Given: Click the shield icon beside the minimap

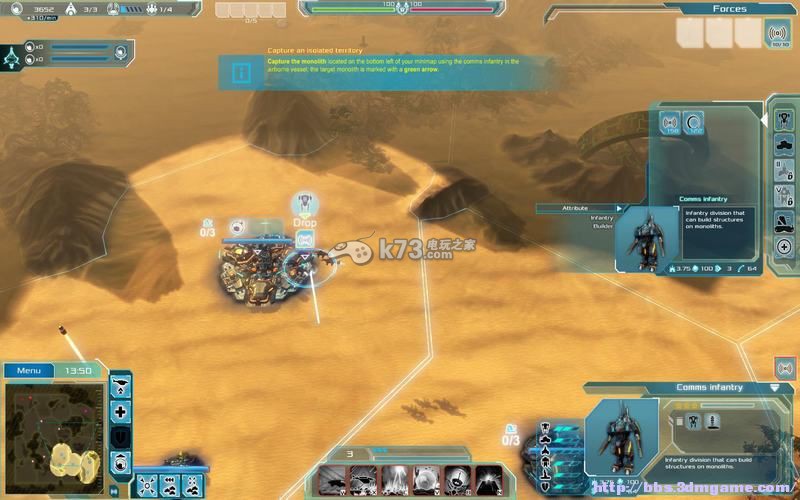Looking at the screenshot, I should click(121, 437).
